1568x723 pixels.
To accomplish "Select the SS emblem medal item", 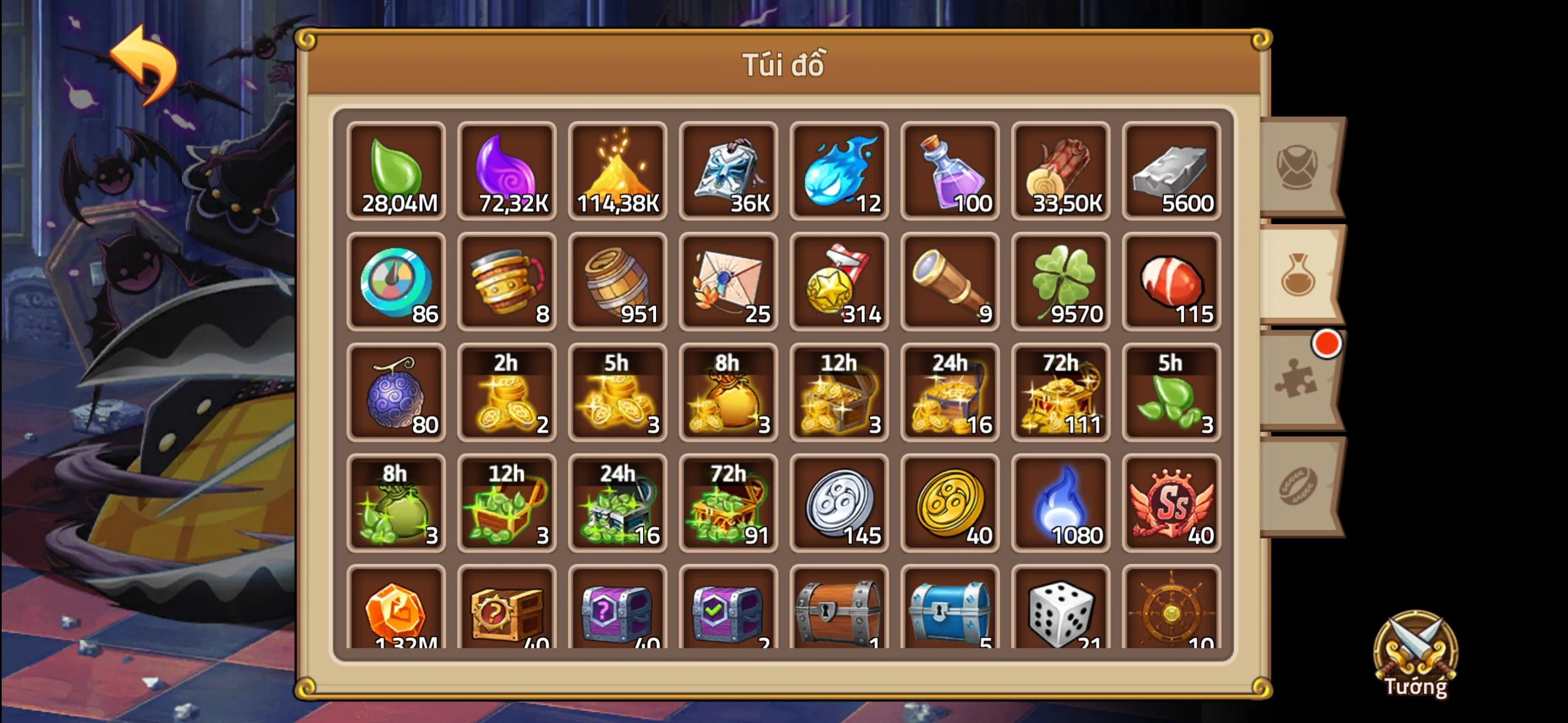I will click(1171, 504).
